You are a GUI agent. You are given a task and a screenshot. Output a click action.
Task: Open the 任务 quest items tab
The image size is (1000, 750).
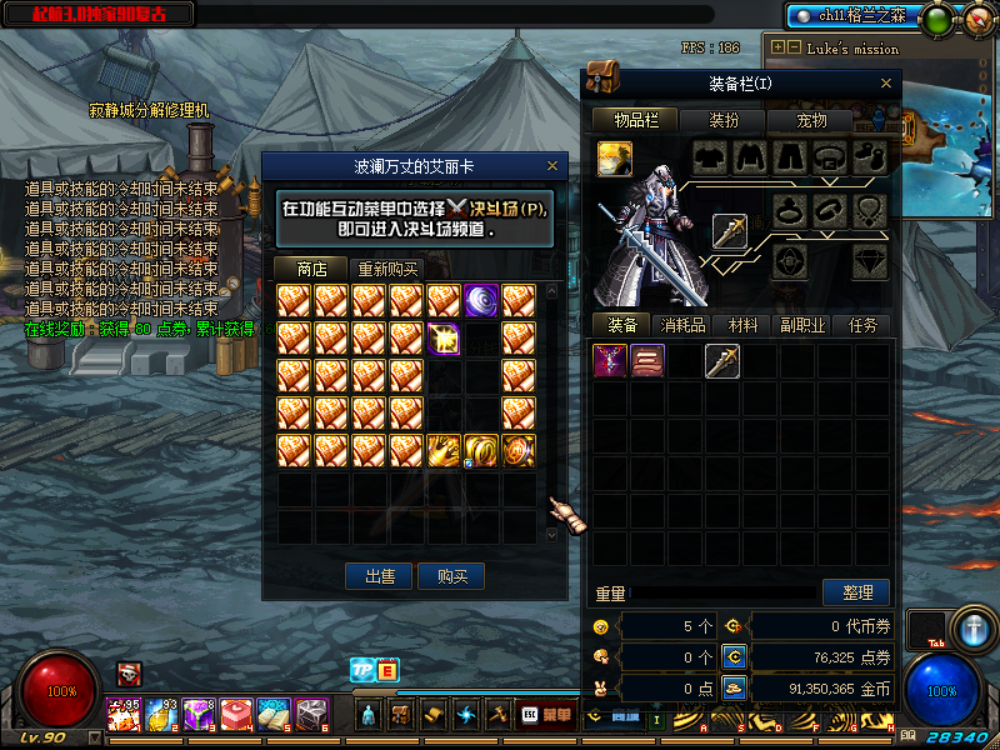tap(862, 325)
